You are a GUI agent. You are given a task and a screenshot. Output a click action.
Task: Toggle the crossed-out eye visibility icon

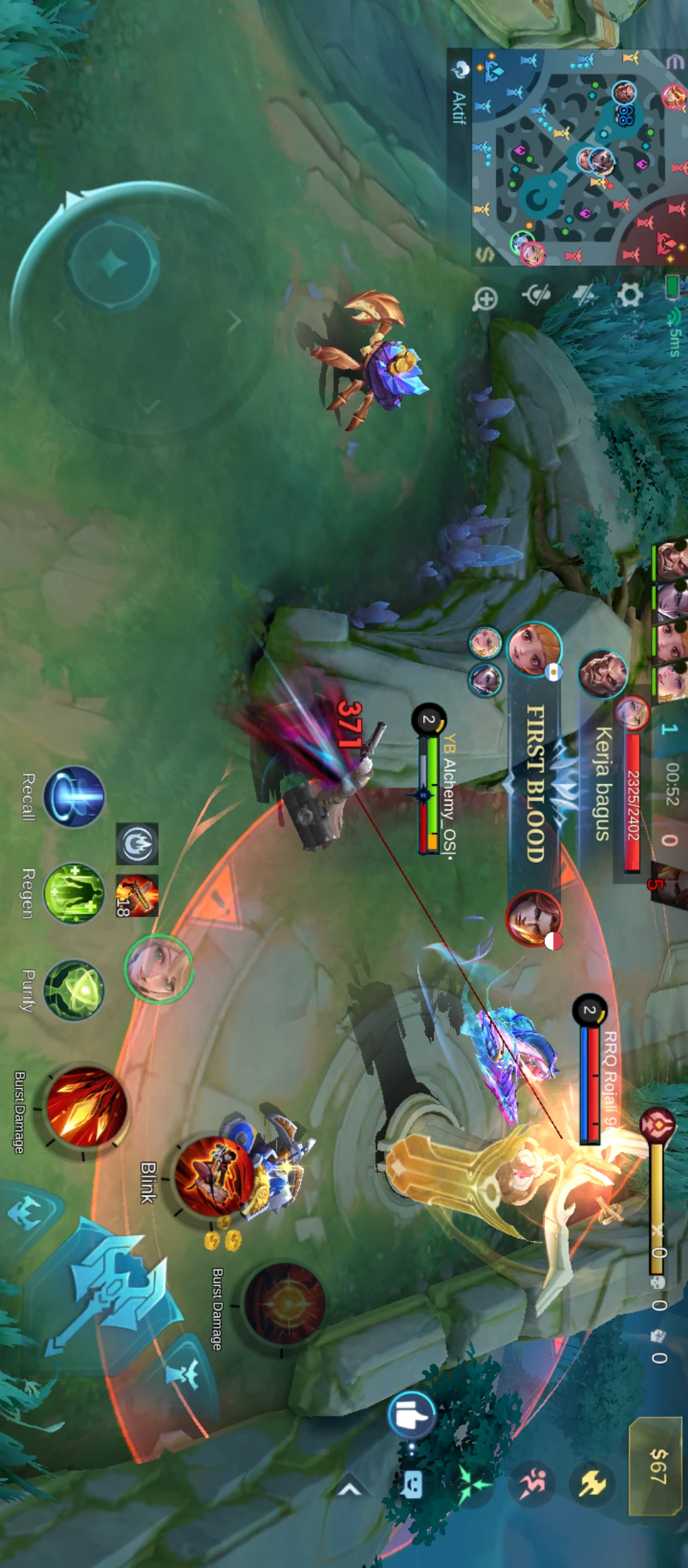(536, 296)
